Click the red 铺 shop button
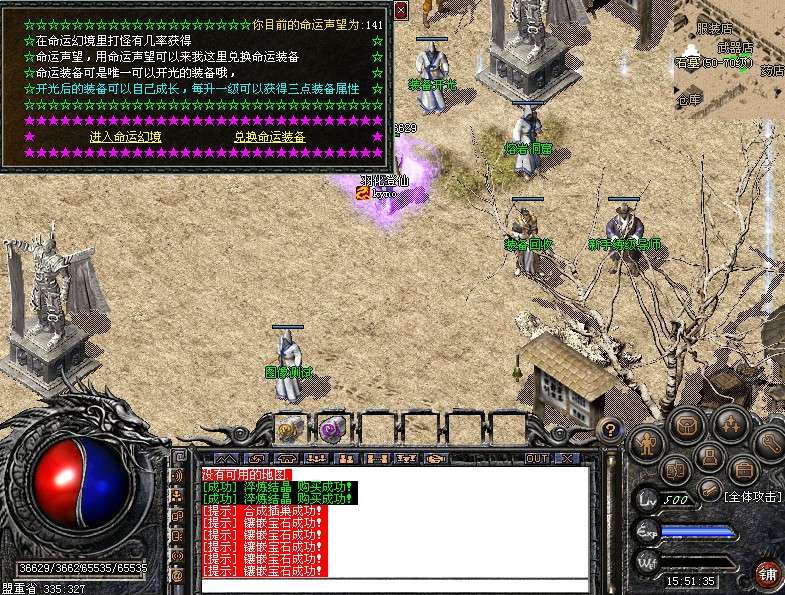 pyautogui.click(x=767, y=574)
